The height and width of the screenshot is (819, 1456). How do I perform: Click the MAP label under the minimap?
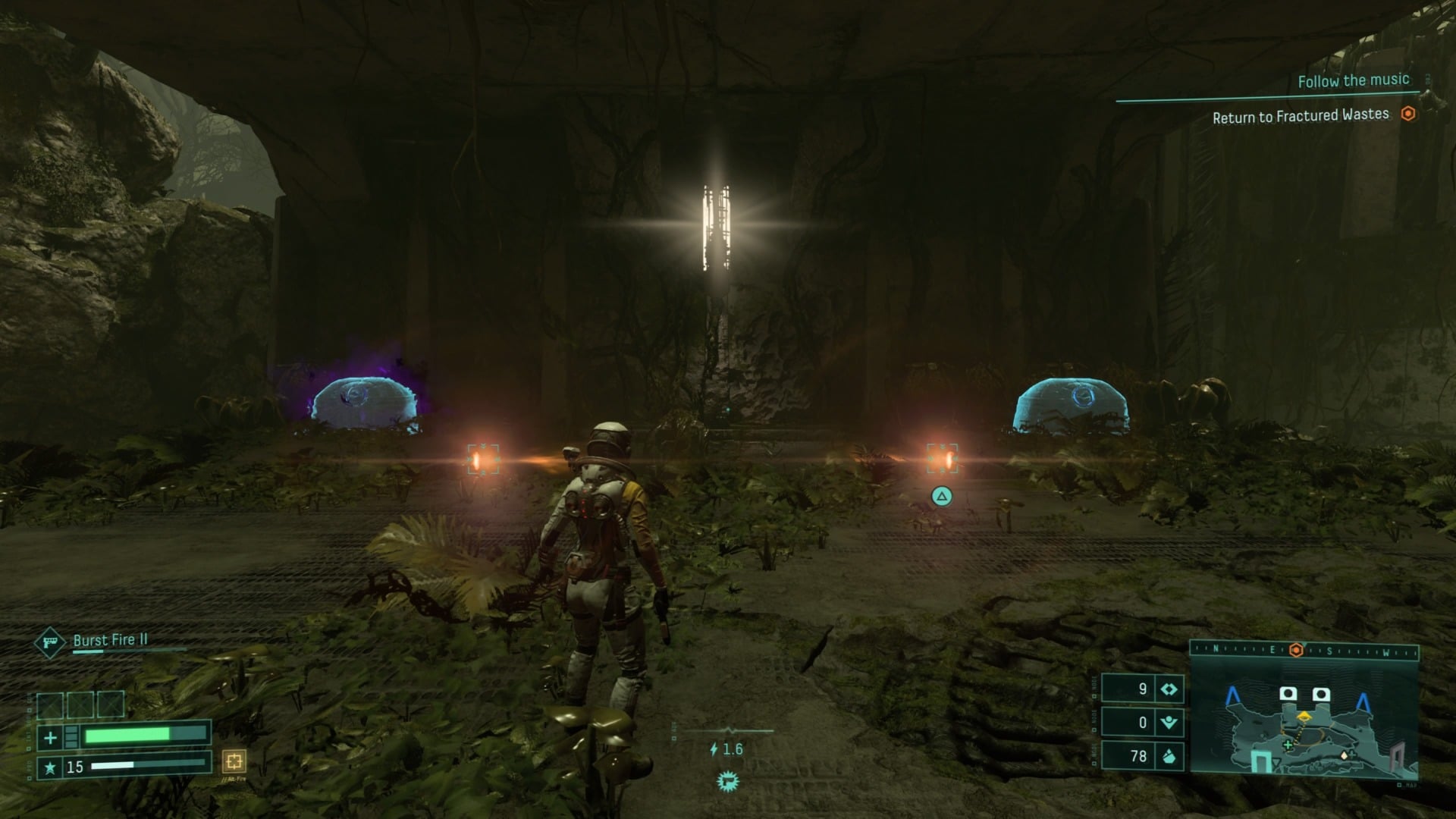point(1410,785)
